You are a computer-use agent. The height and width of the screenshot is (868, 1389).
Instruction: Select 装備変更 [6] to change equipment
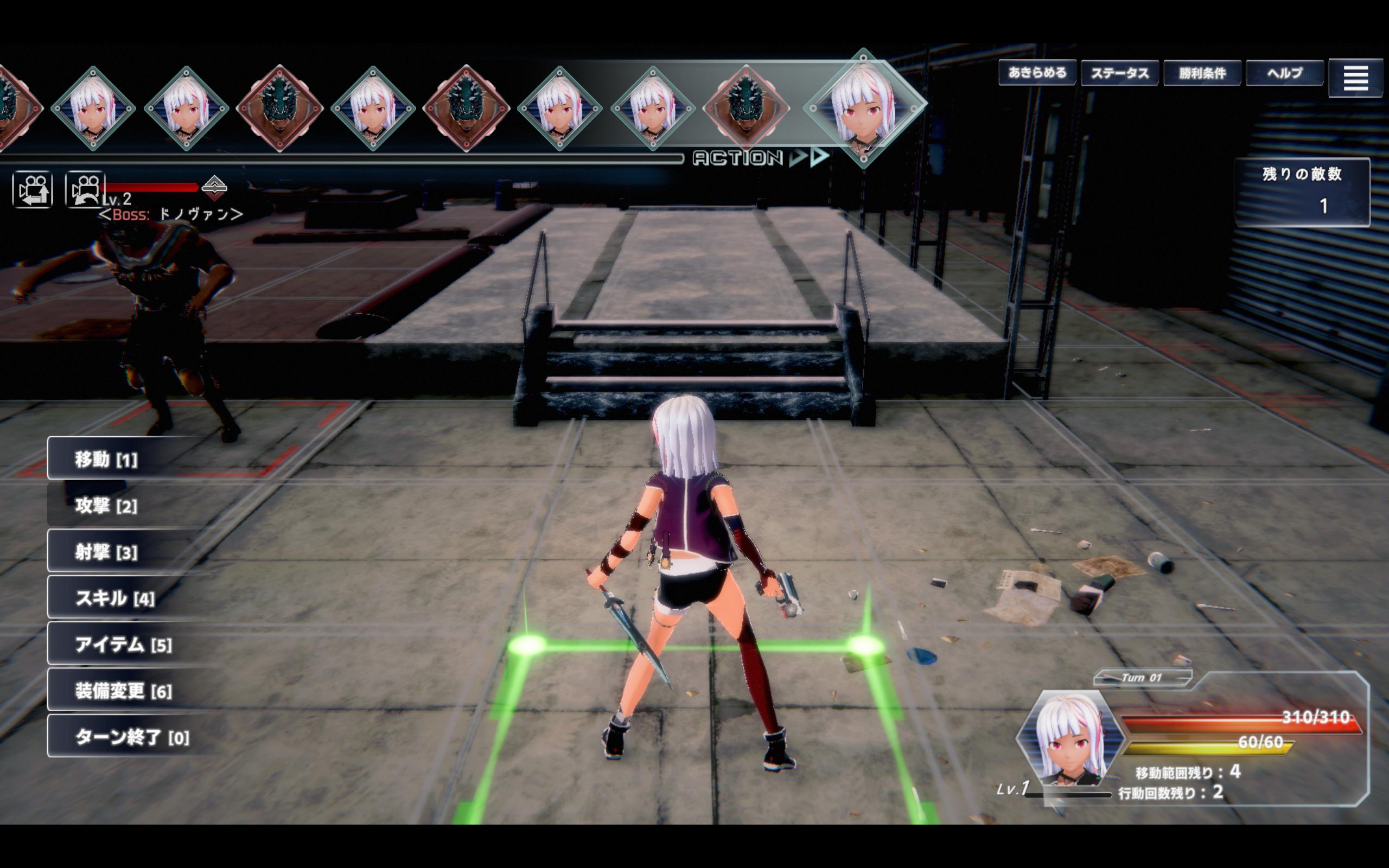click(123, 691)
